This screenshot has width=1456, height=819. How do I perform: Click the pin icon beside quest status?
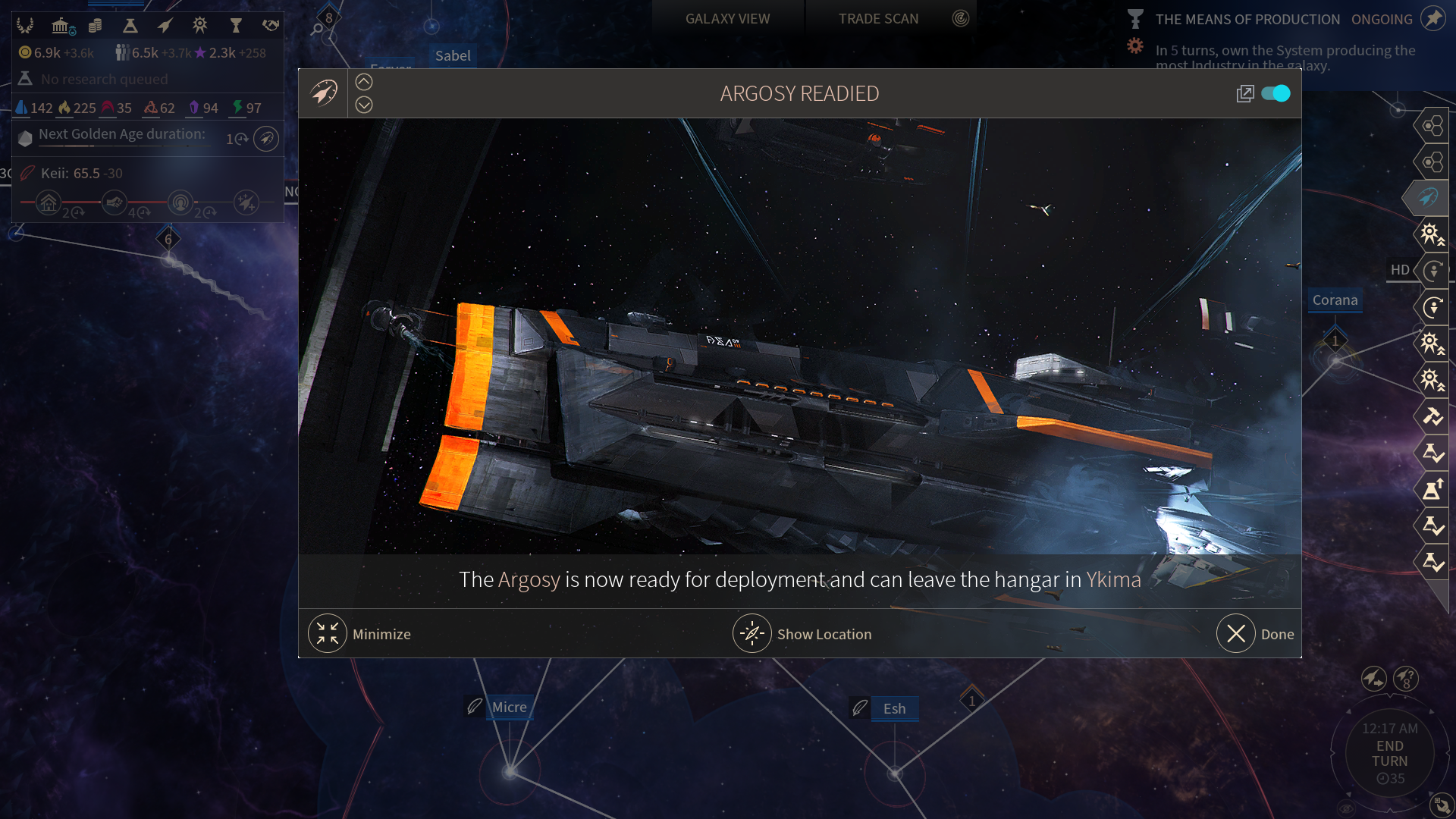1432,18
